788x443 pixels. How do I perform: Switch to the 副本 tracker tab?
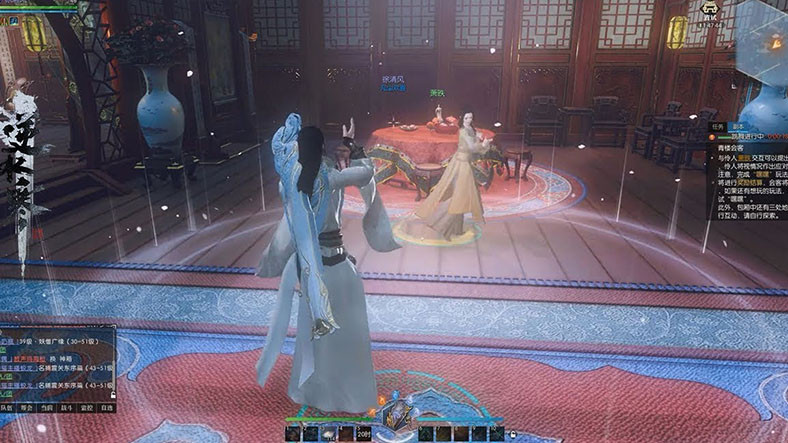[x=739, y=128]
